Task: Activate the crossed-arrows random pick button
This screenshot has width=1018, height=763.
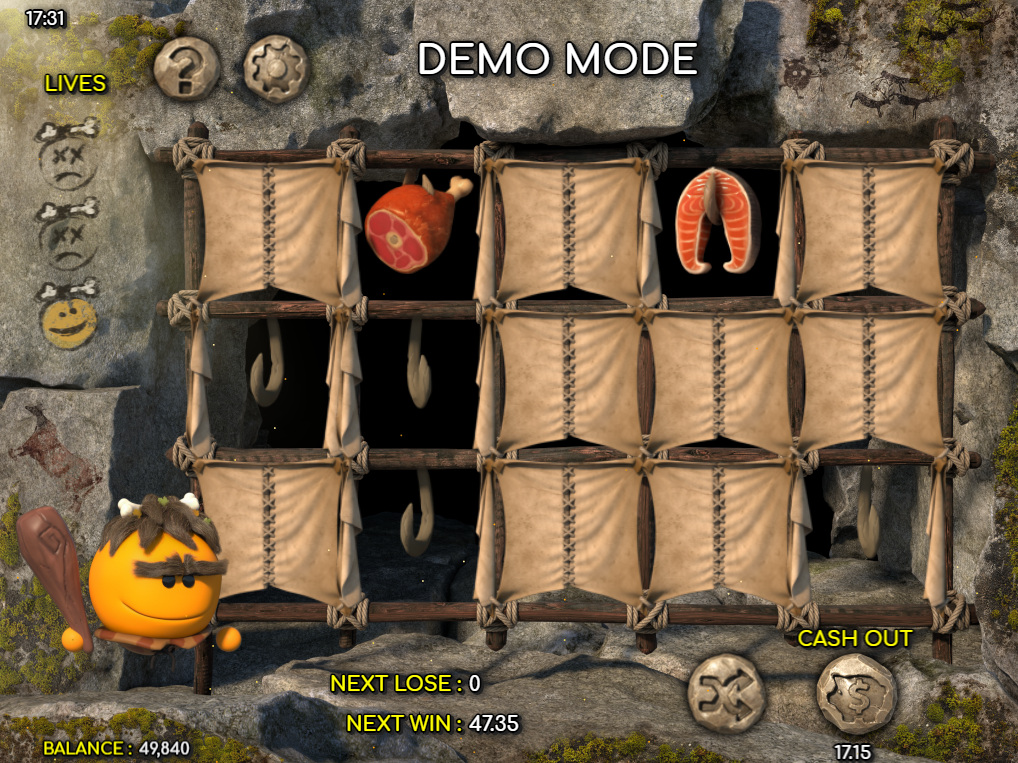Action: pyautogui.click(x=726, y=693)
